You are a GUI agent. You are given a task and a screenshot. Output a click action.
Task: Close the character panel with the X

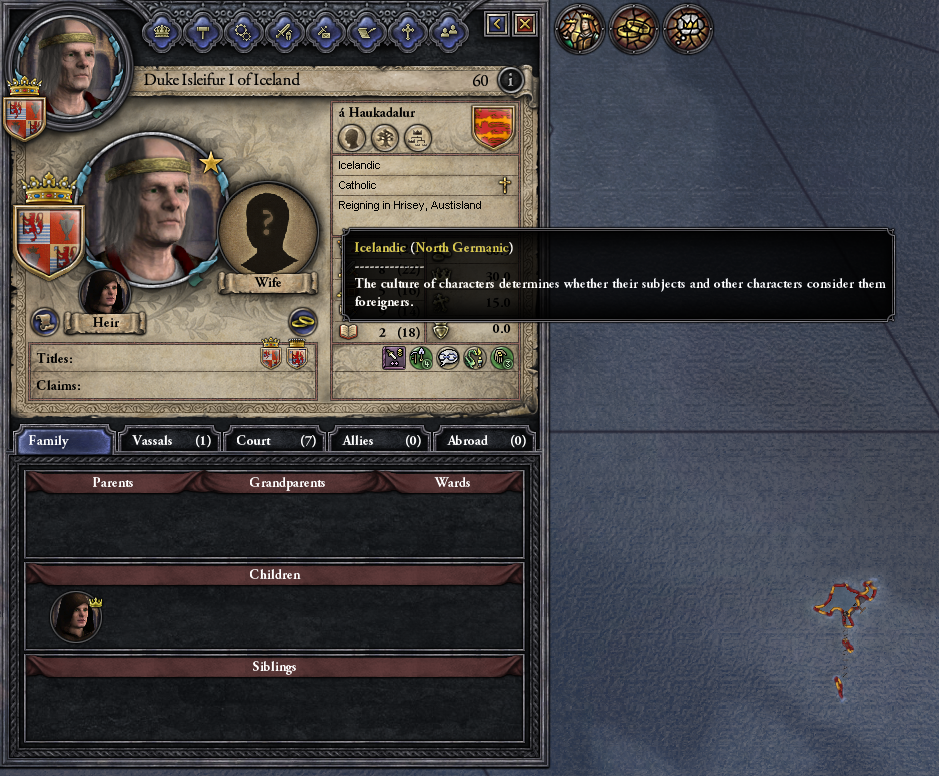coord(524,24)
